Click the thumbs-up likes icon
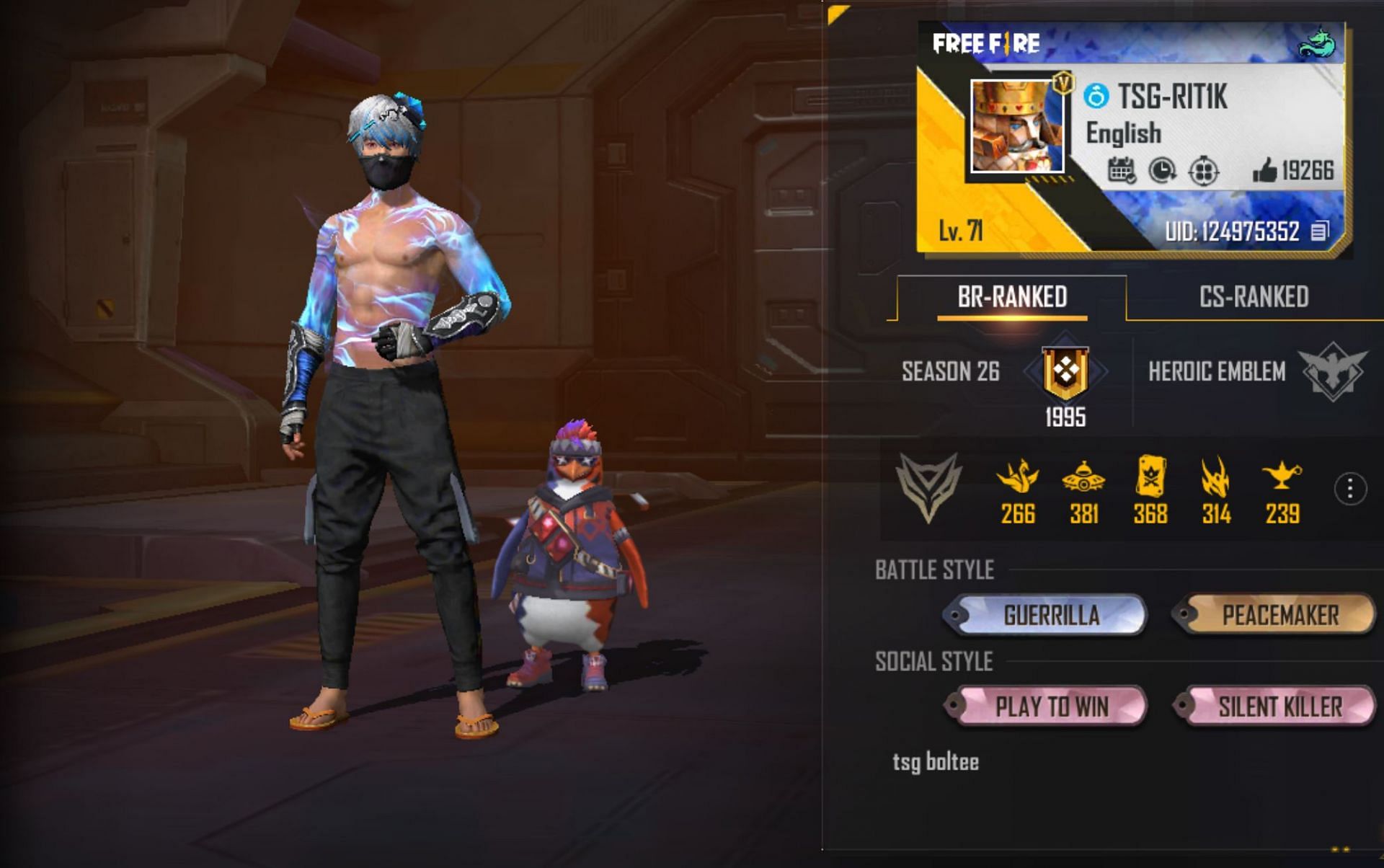The width and height of the screenshot is (1384, 868). point(1264,171)
